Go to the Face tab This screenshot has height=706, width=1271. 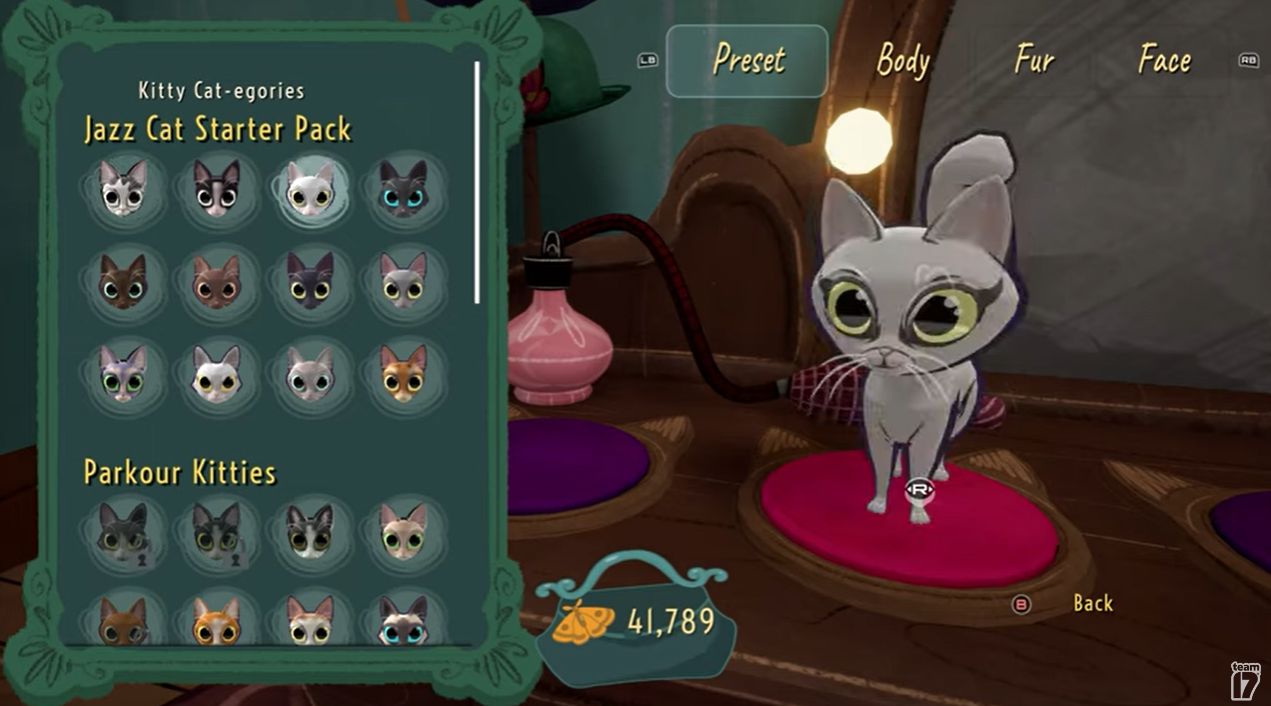(1164, 61)
